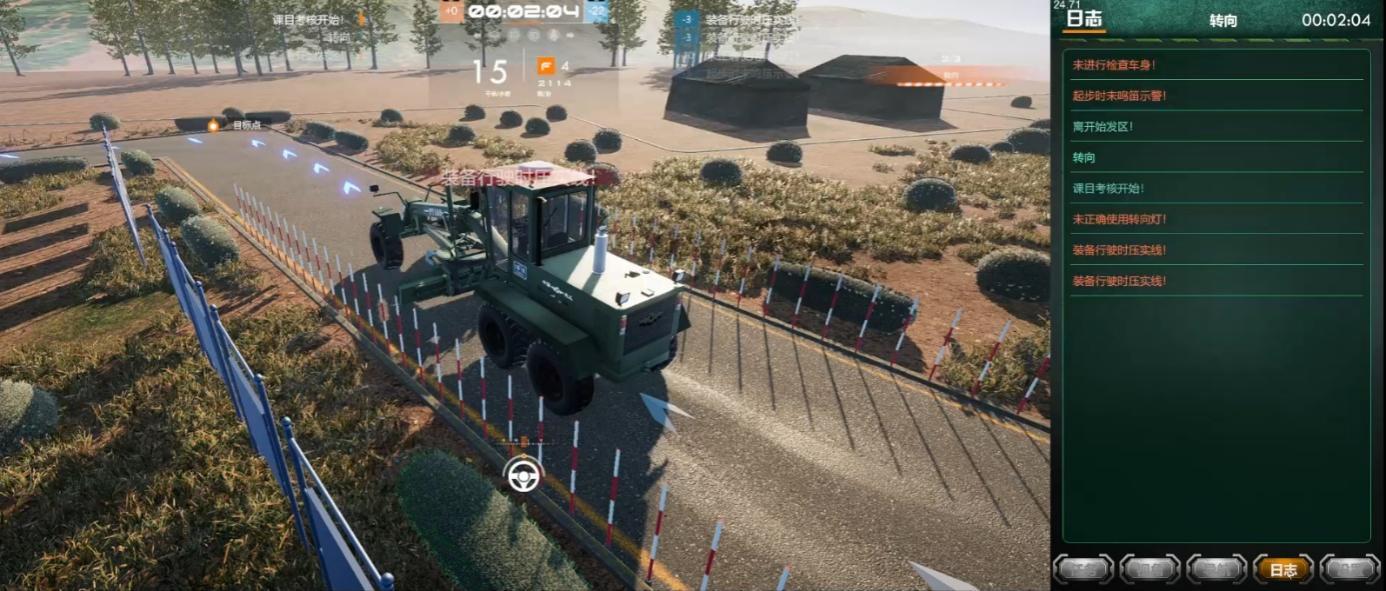Image resolution: width=1386 pixels, height=591 pixels.
Task: Highlight the 未正确使用转向灯 log entry
Action: pos(1119,219)
